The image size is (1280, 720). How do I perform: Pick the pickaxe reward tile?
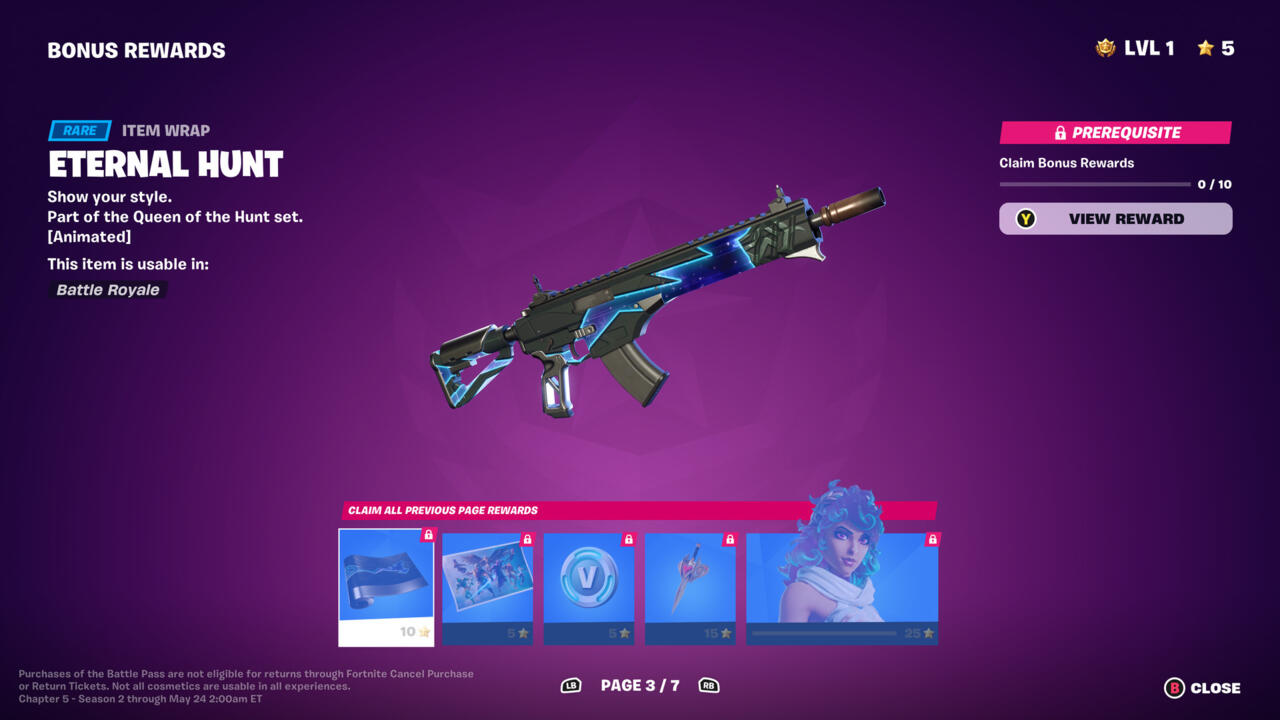[x=690, y=588]
